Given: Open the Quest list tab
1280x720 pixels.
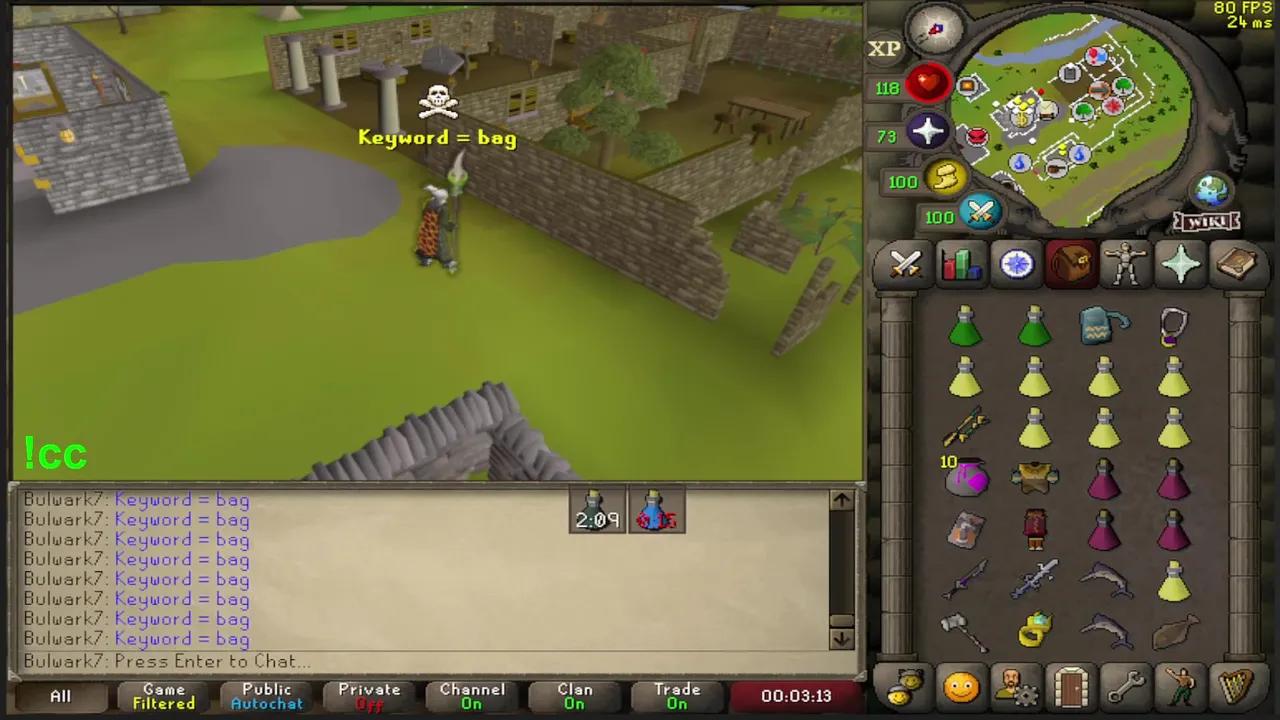Looking at the screenshot, I should point(1015,263).
